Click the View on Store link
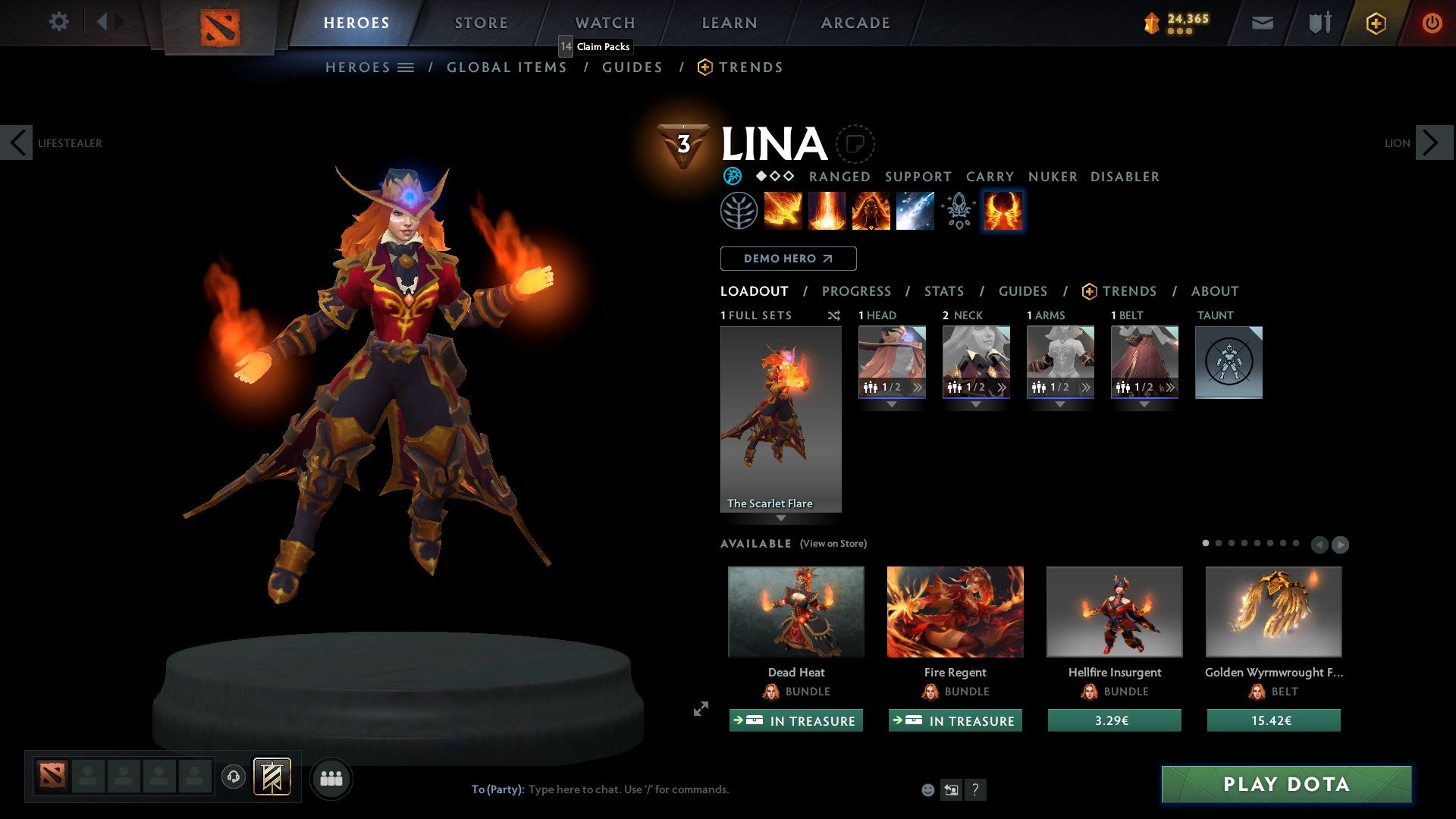 click(833, 544)
